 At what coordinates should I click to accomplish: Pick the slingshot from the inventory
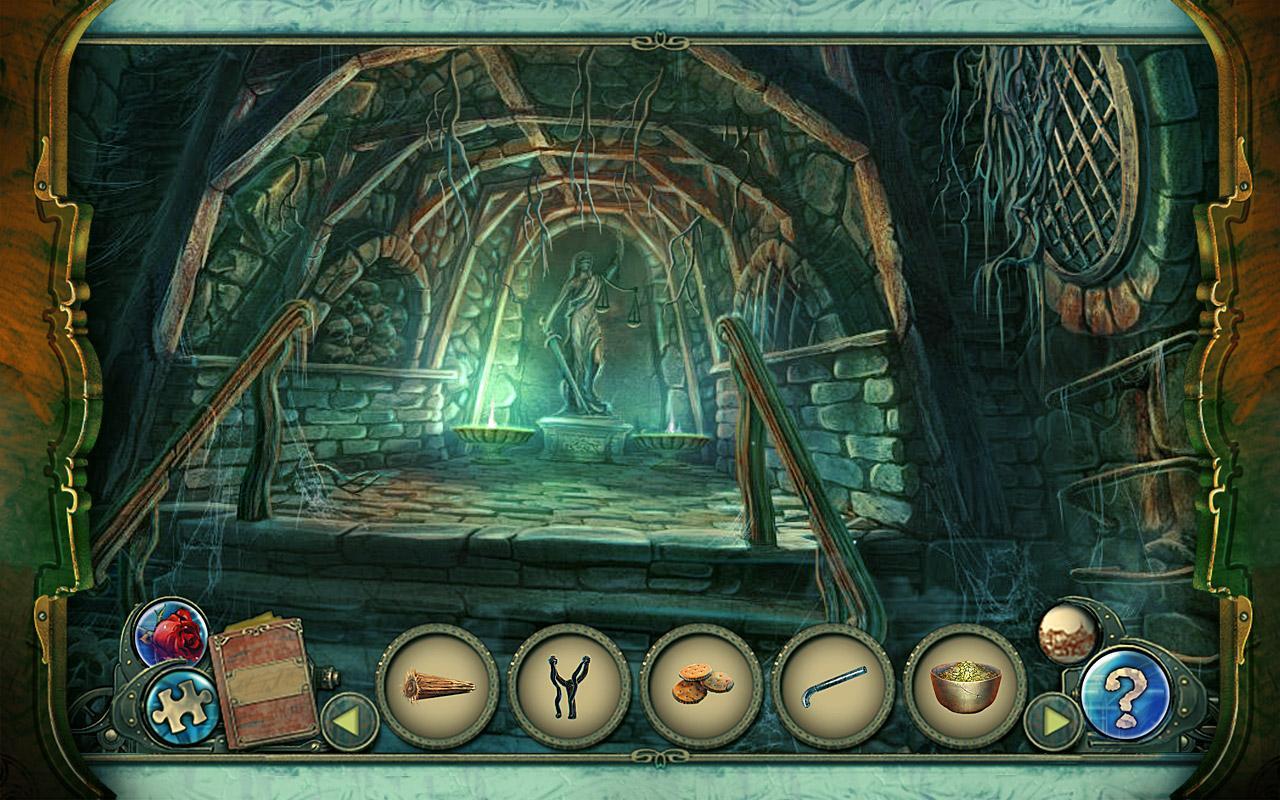click(x=569, y=686)
